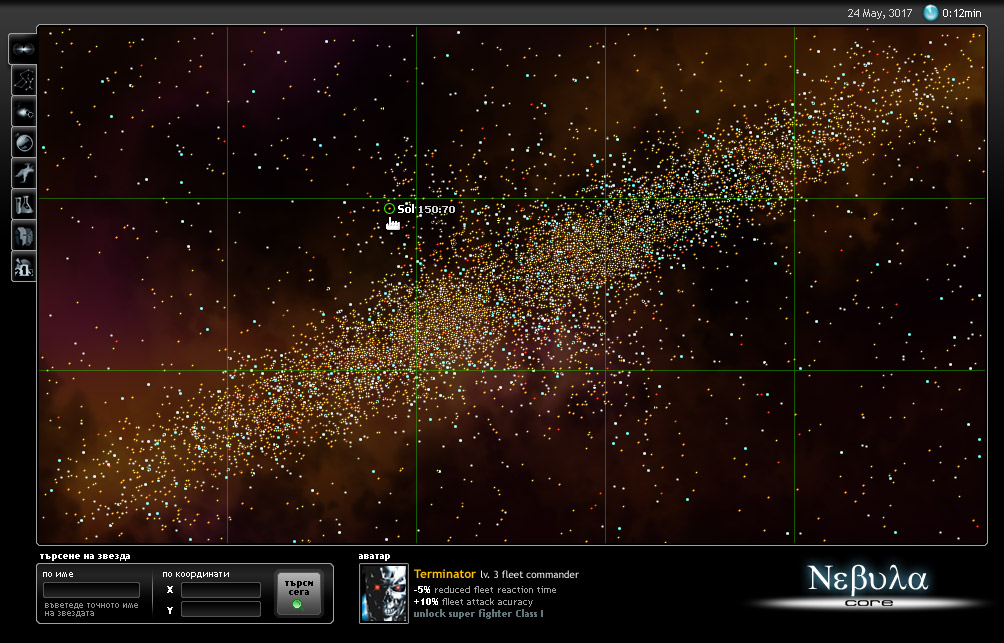1004x643 pixels.
Task: Open the constellation map tab
Action: click(x=24, y=80)
